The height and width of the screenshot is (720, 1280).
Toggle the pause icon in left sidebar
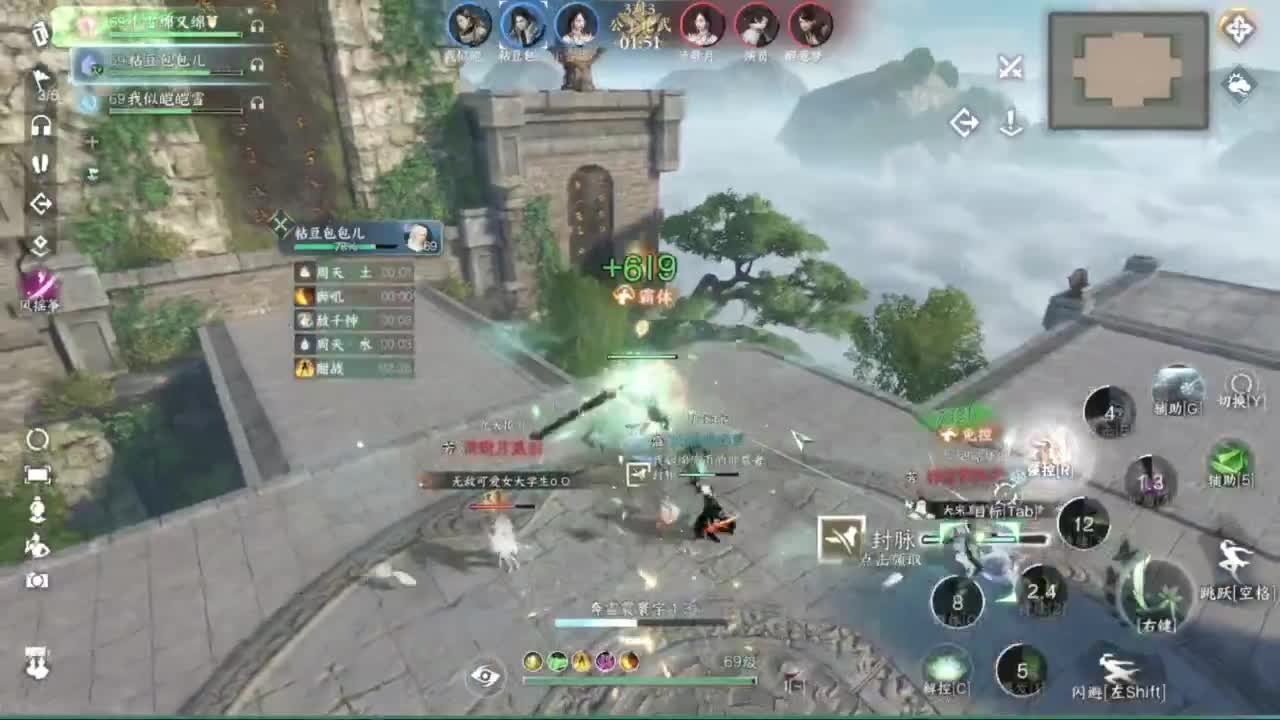click(40, 163)
